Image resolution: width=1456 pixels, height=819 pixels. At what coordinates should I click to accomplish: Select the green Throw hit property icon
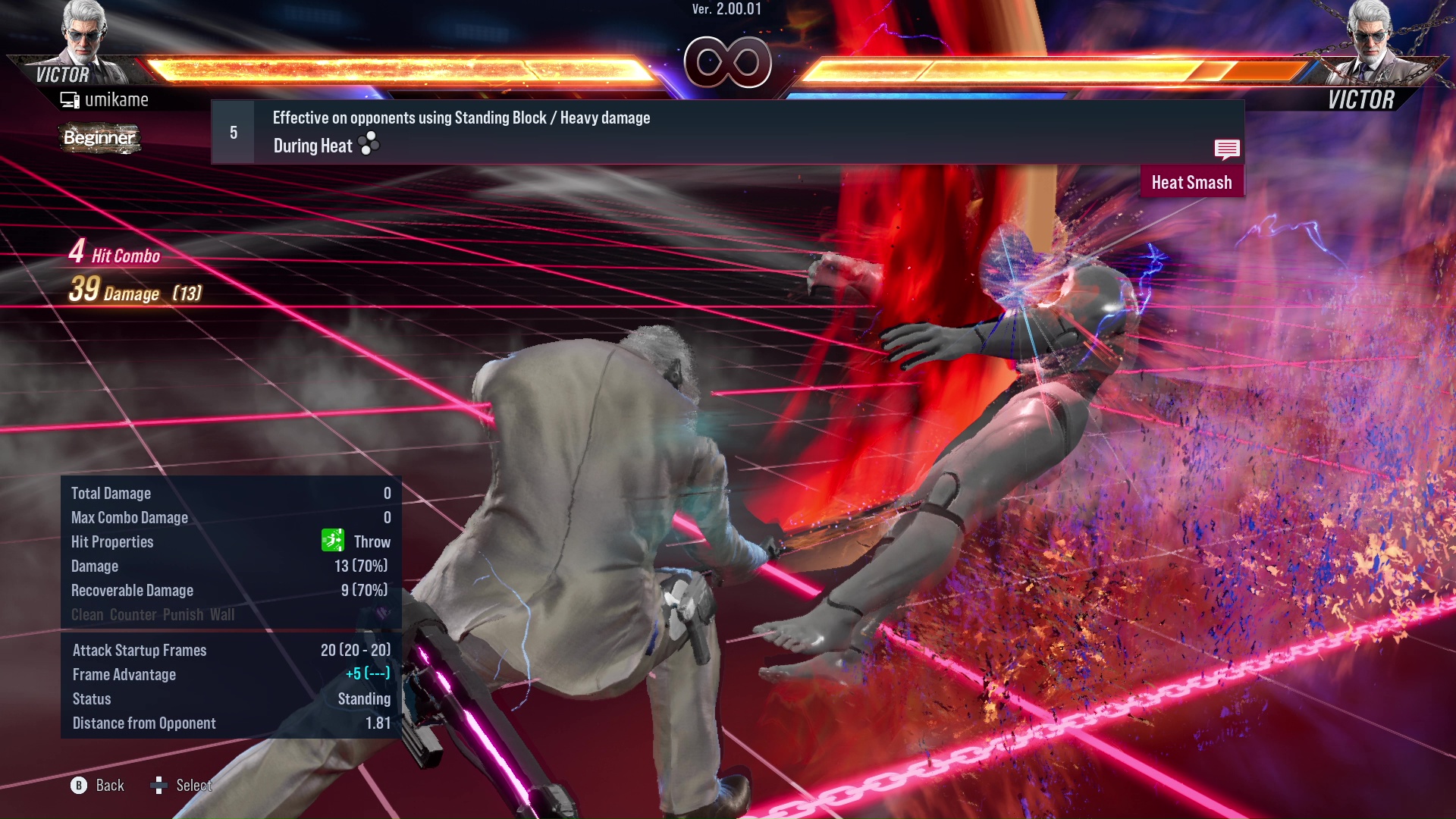(x=332, y=541)
